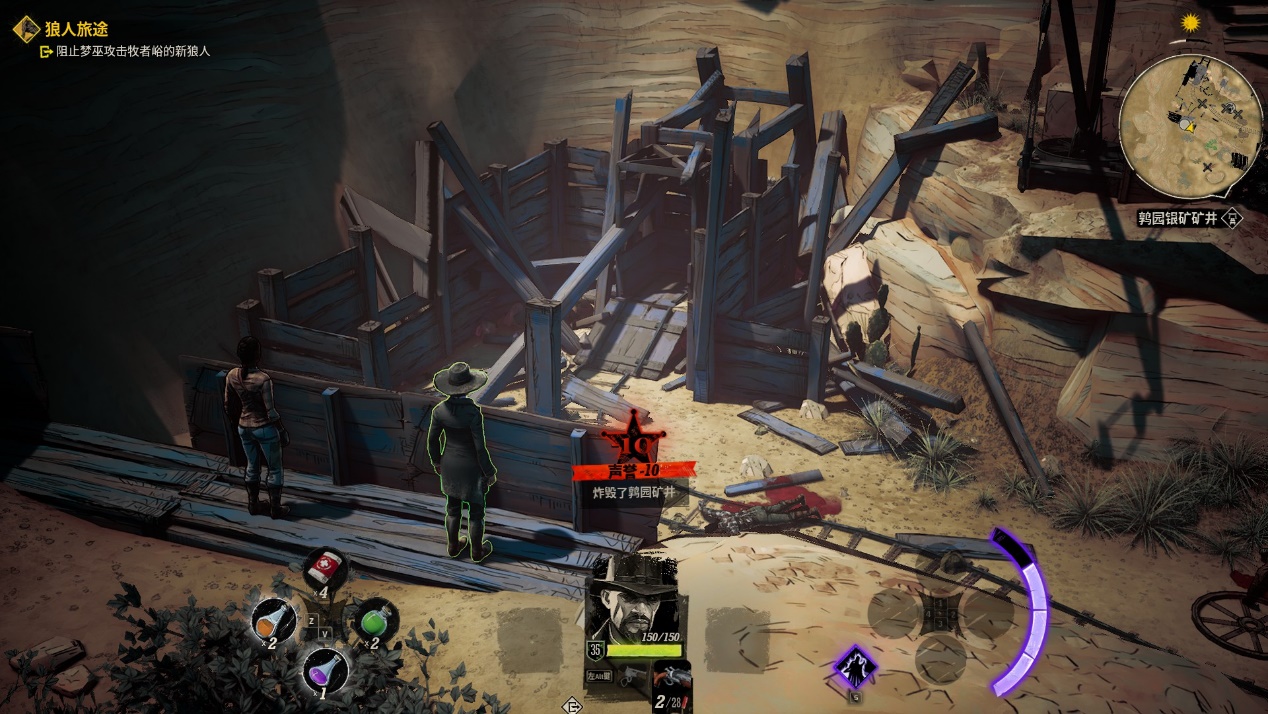Image resolution: width=1268 pixels, height=714 pixels.
Task: Click the yellow sun time-of-day icon
Action: 1190,23
